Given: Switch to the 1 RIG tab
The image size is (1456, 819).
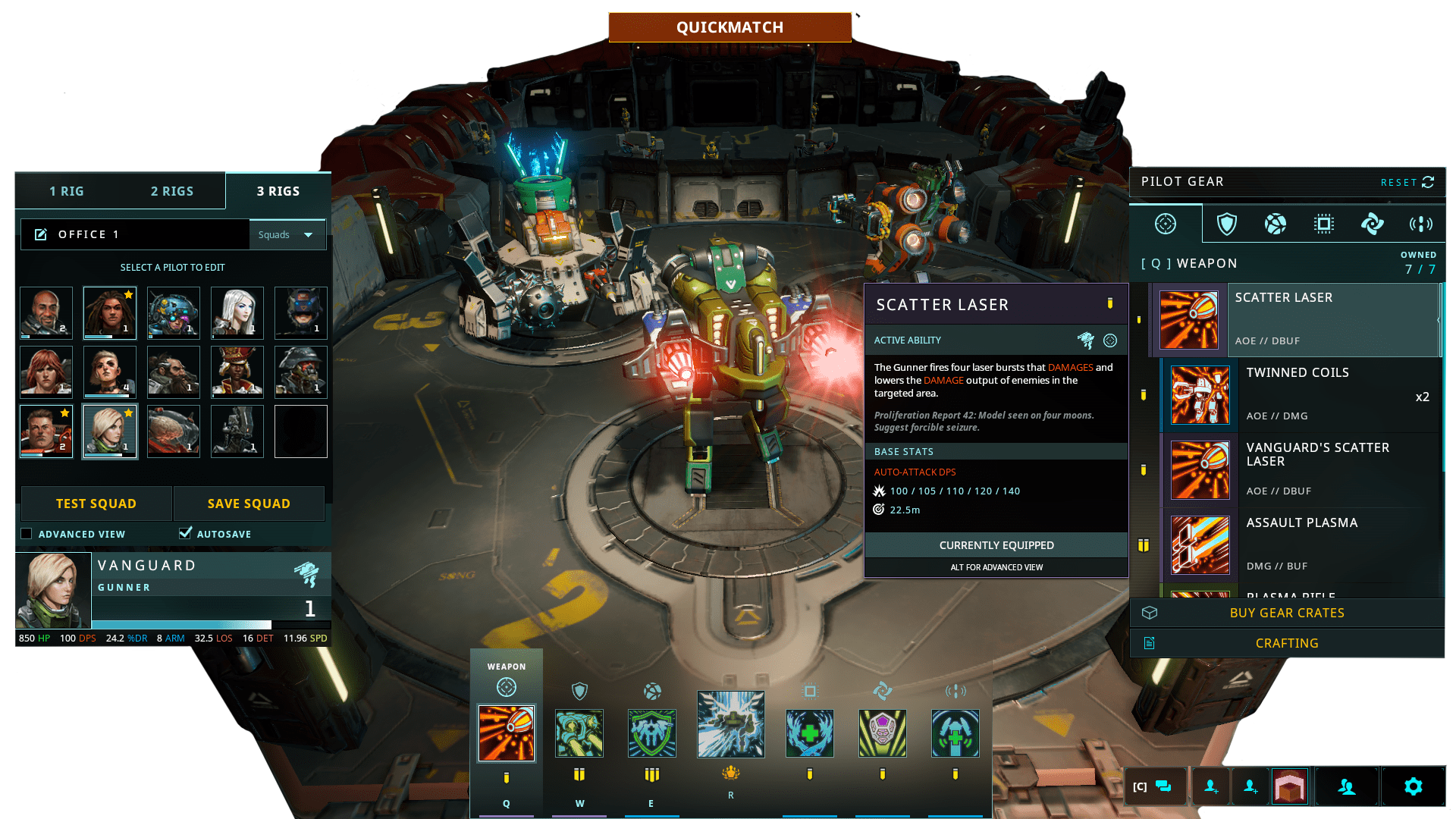Looking at the screenshot, I should [67, 191].
